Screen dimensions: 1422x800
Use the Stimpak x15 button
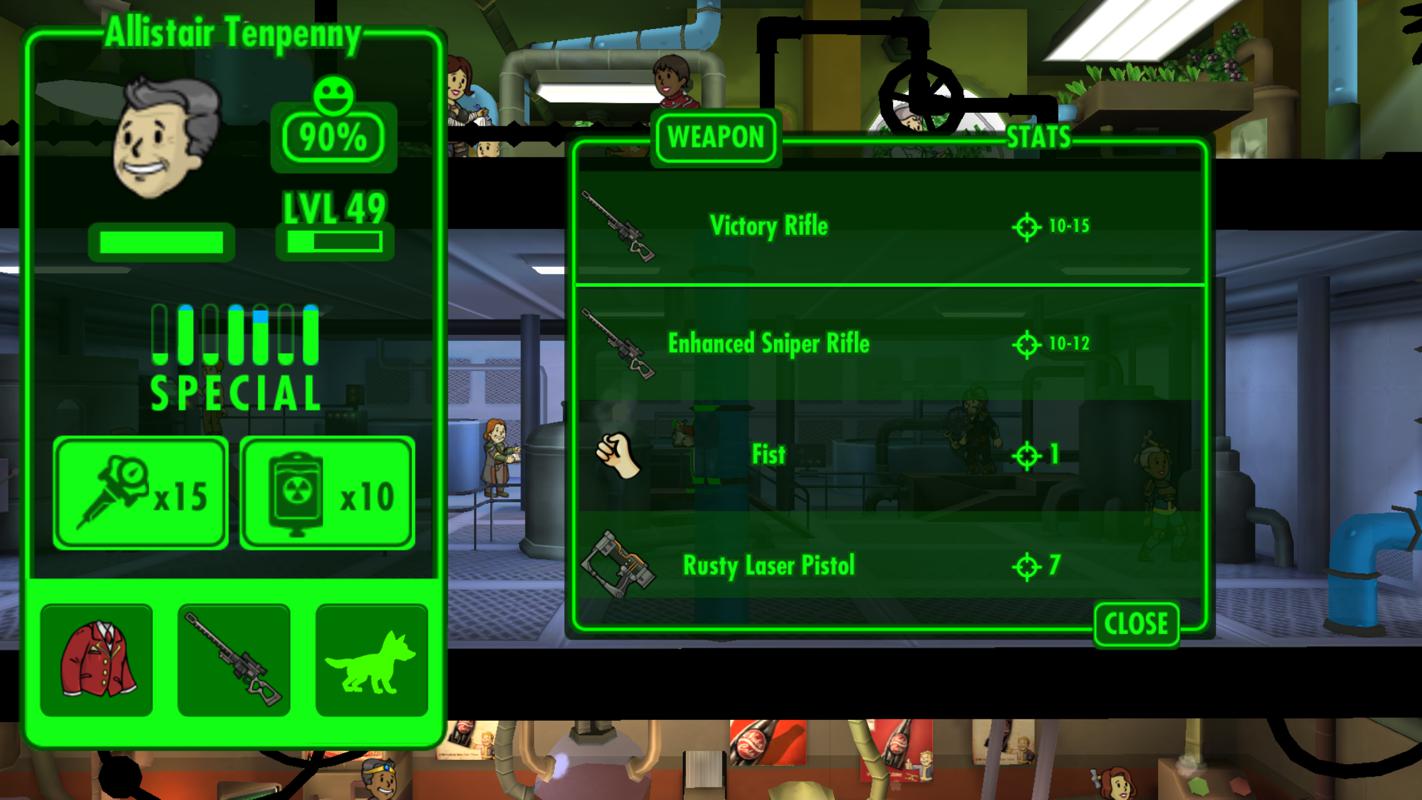point(141,494)
